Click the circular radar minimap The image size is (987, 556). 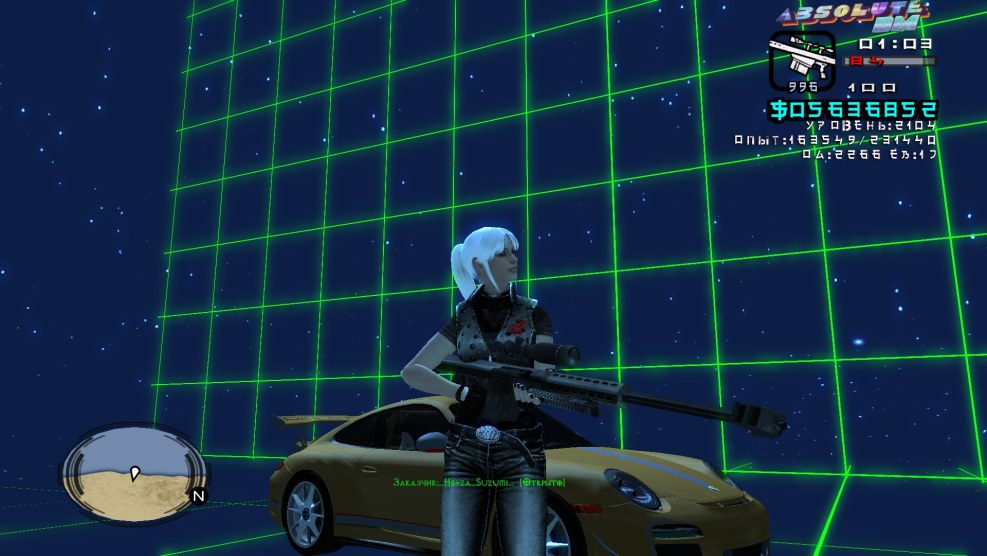coord(134,470)
